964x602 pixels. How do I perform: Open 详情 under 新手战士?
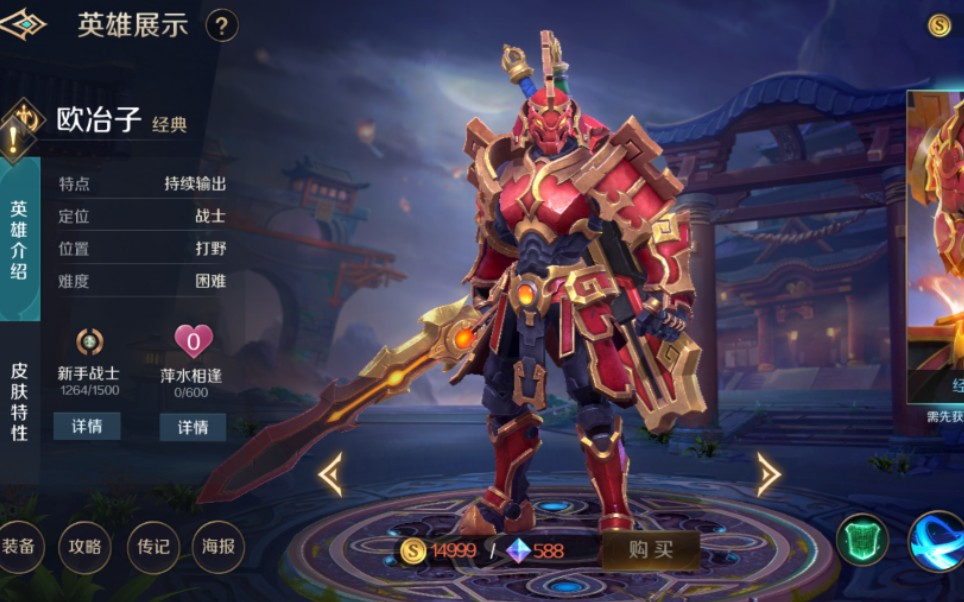87,427
